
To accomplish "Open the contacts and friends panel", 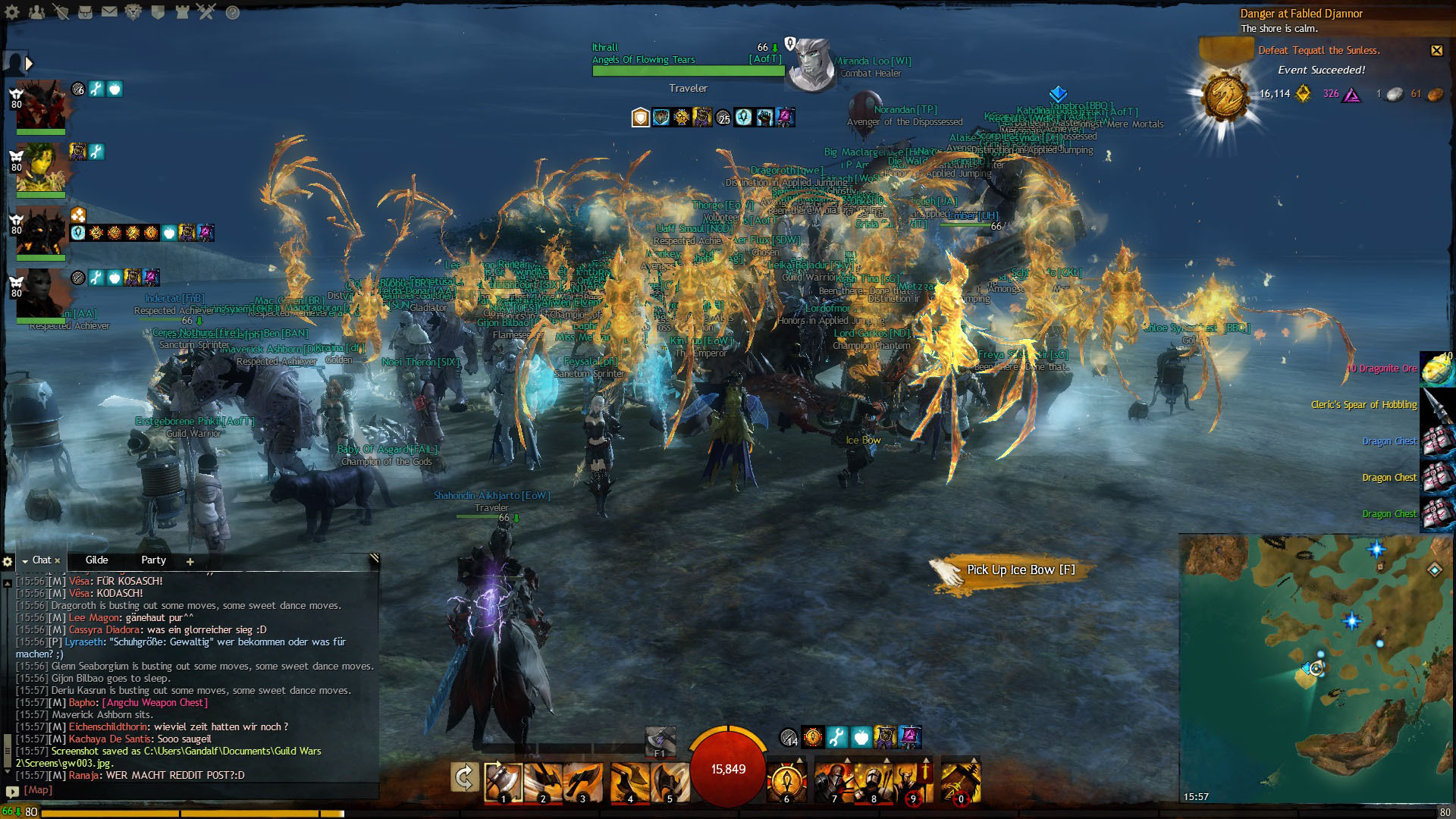I will (36, 12).
